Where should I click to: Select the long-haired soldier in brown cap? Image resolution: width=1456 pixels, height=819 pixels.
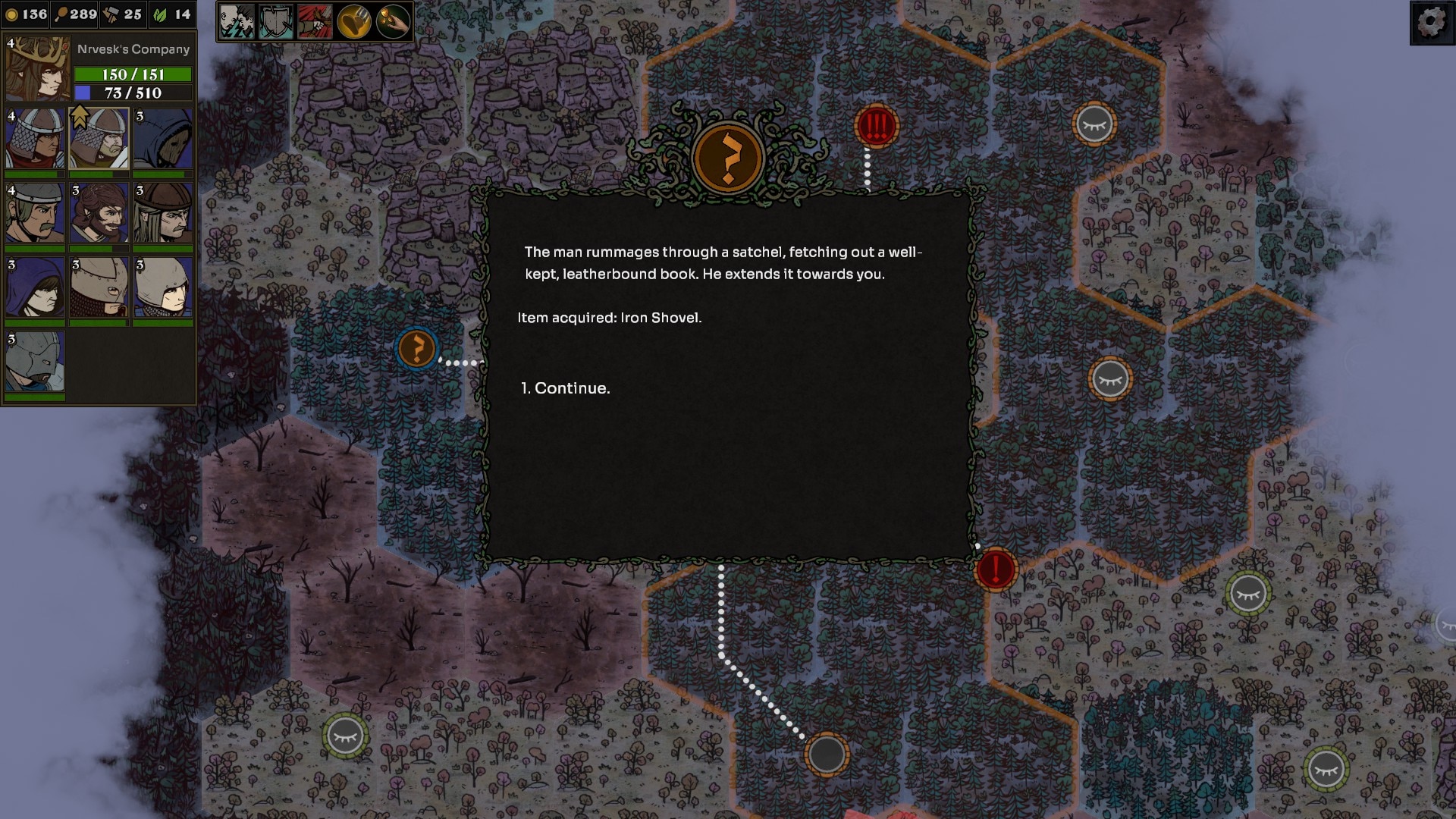coord(163,213)
